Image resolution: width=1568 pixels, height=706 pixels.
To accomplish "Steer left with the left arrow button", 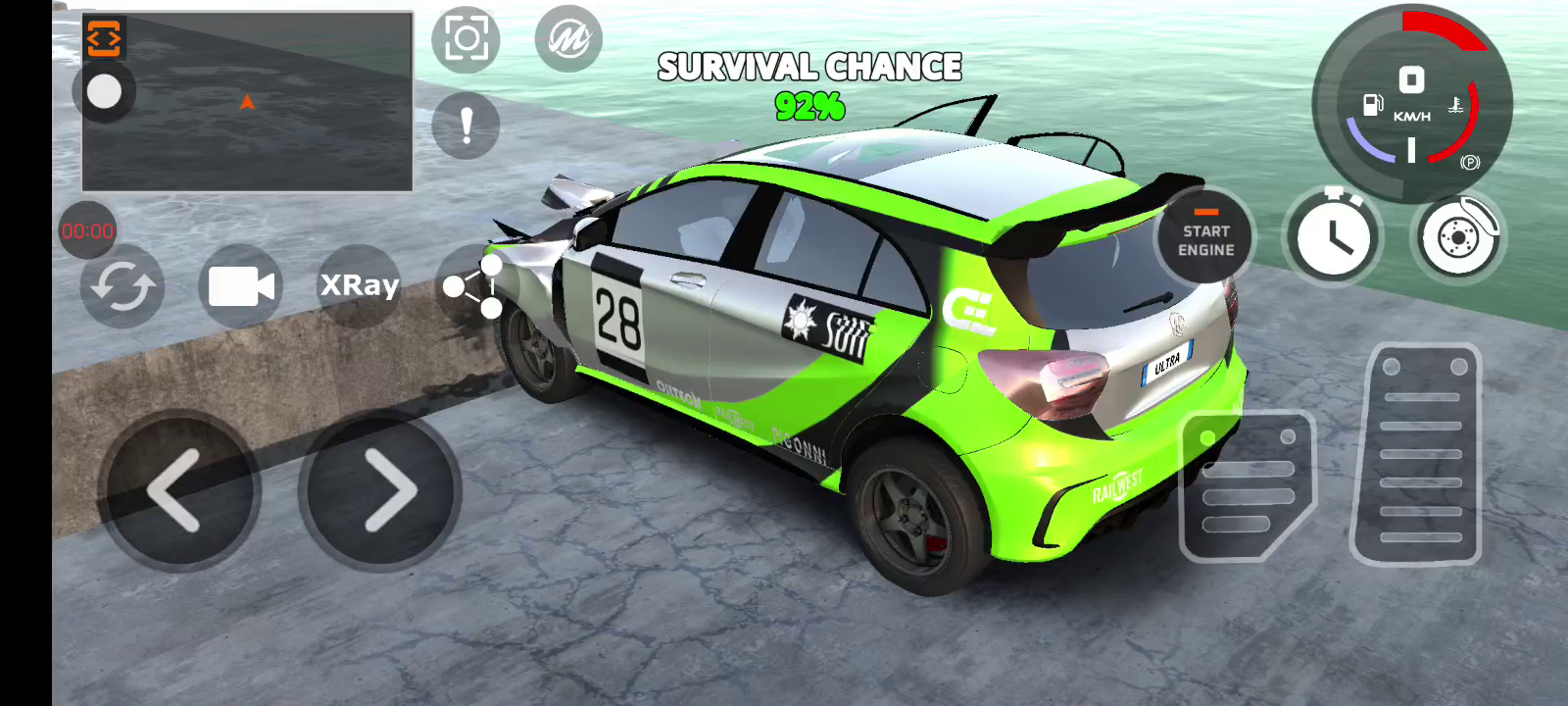I will (178, 490).
